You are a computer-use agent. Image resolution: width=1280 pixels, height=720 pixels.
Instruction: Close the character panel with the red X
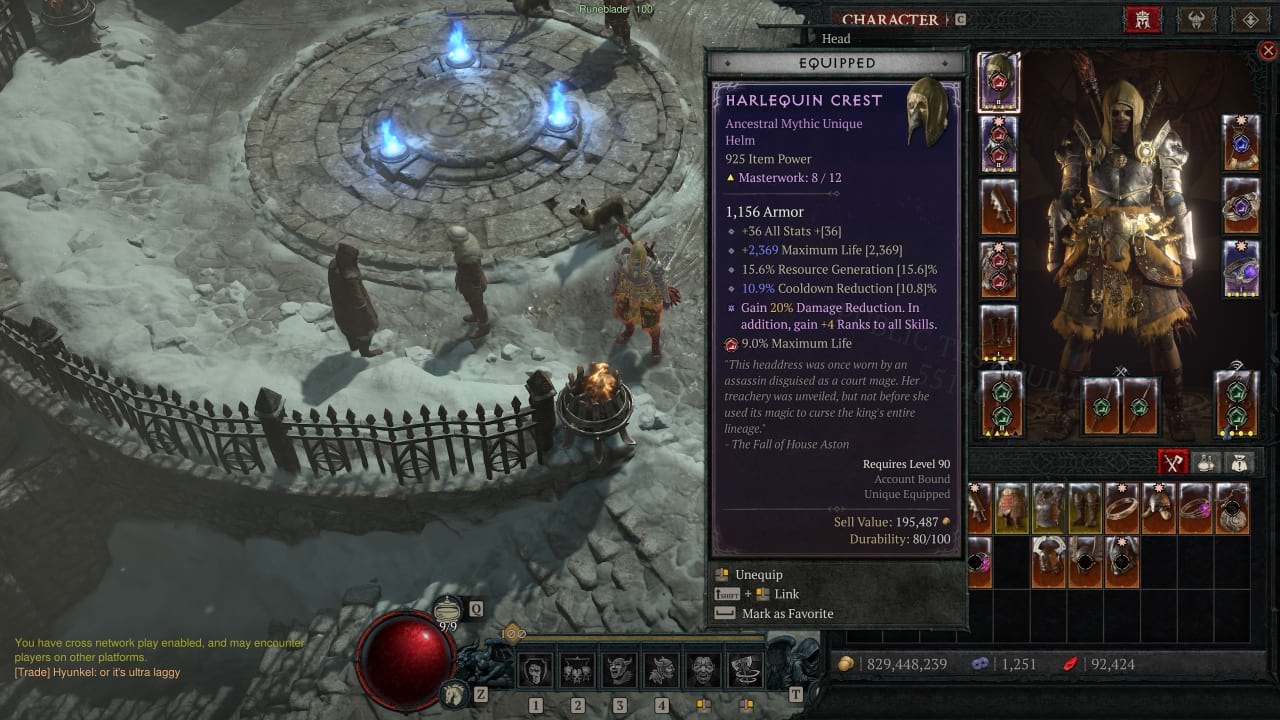1268,50
